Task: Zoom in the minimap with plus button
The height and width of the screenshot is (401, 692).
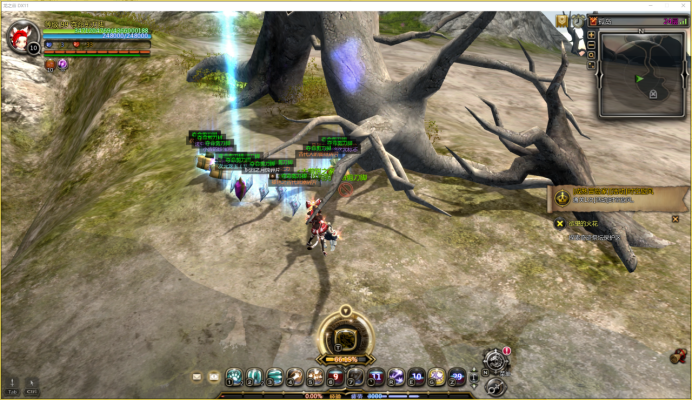Action: click(592, 35)
